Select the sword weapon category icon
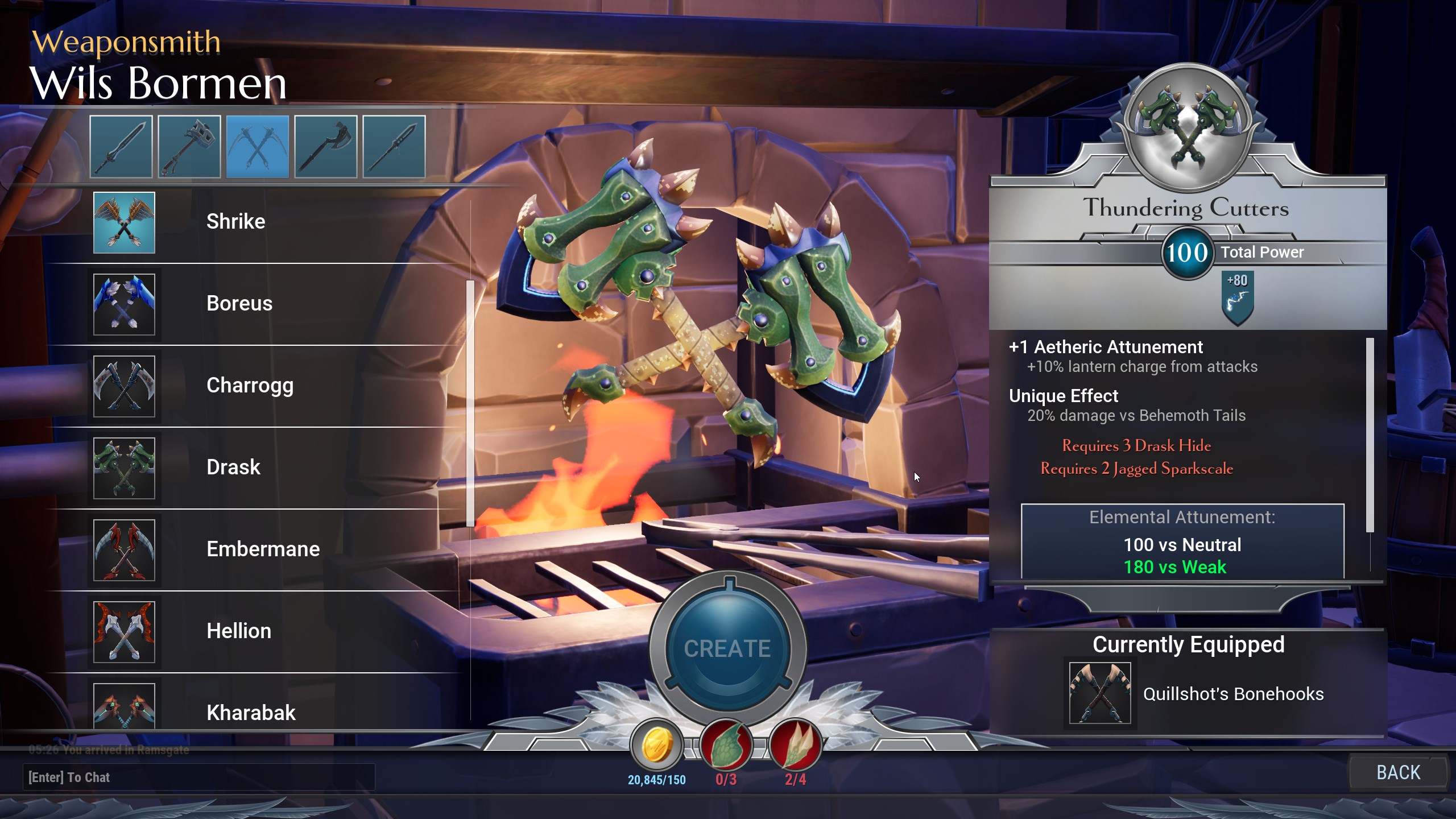The image size is (1456, 819). coord(121,147)
